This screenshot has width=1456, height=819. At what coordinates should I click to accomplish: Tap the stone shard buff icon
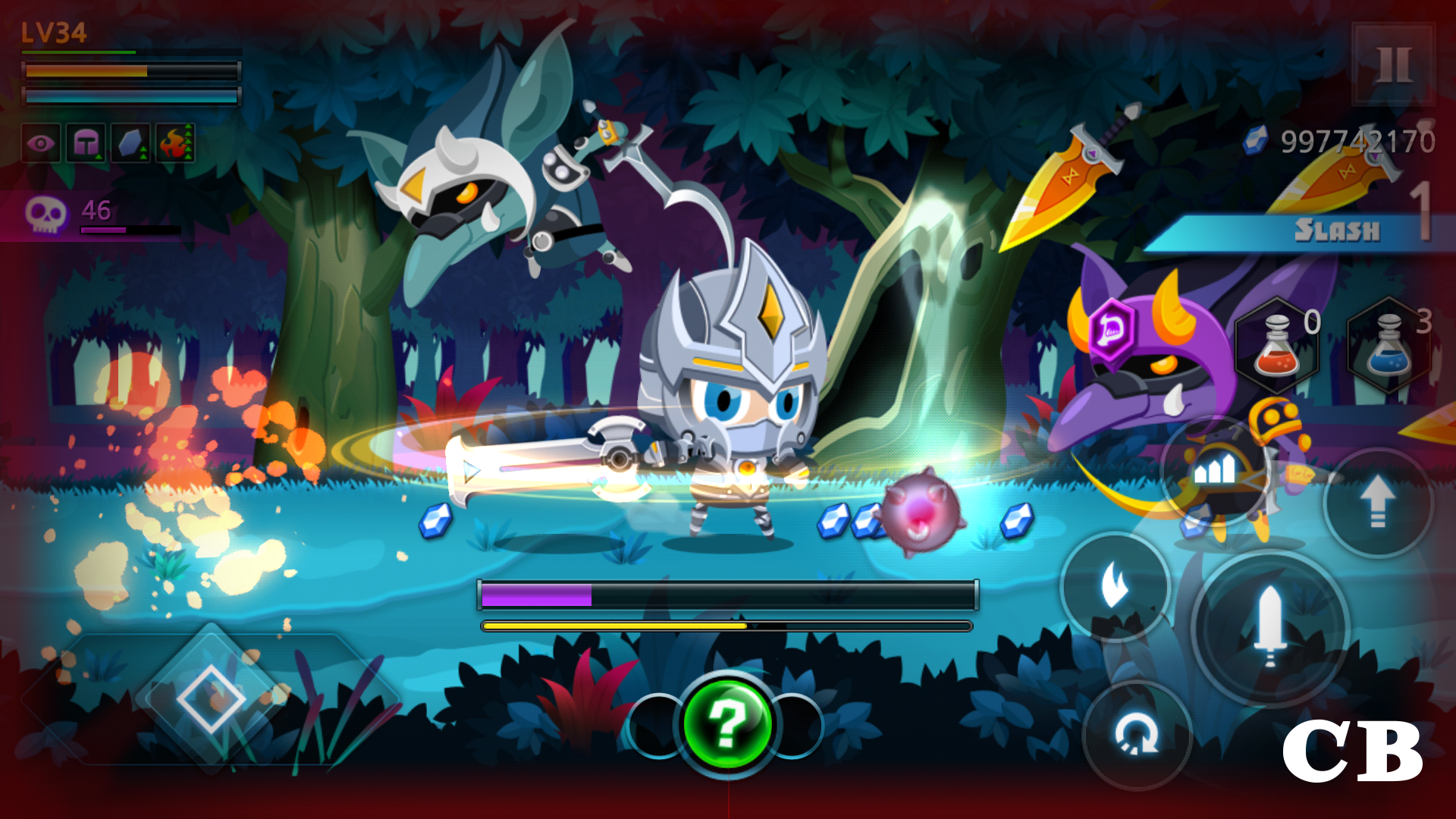tap(130, 143)
